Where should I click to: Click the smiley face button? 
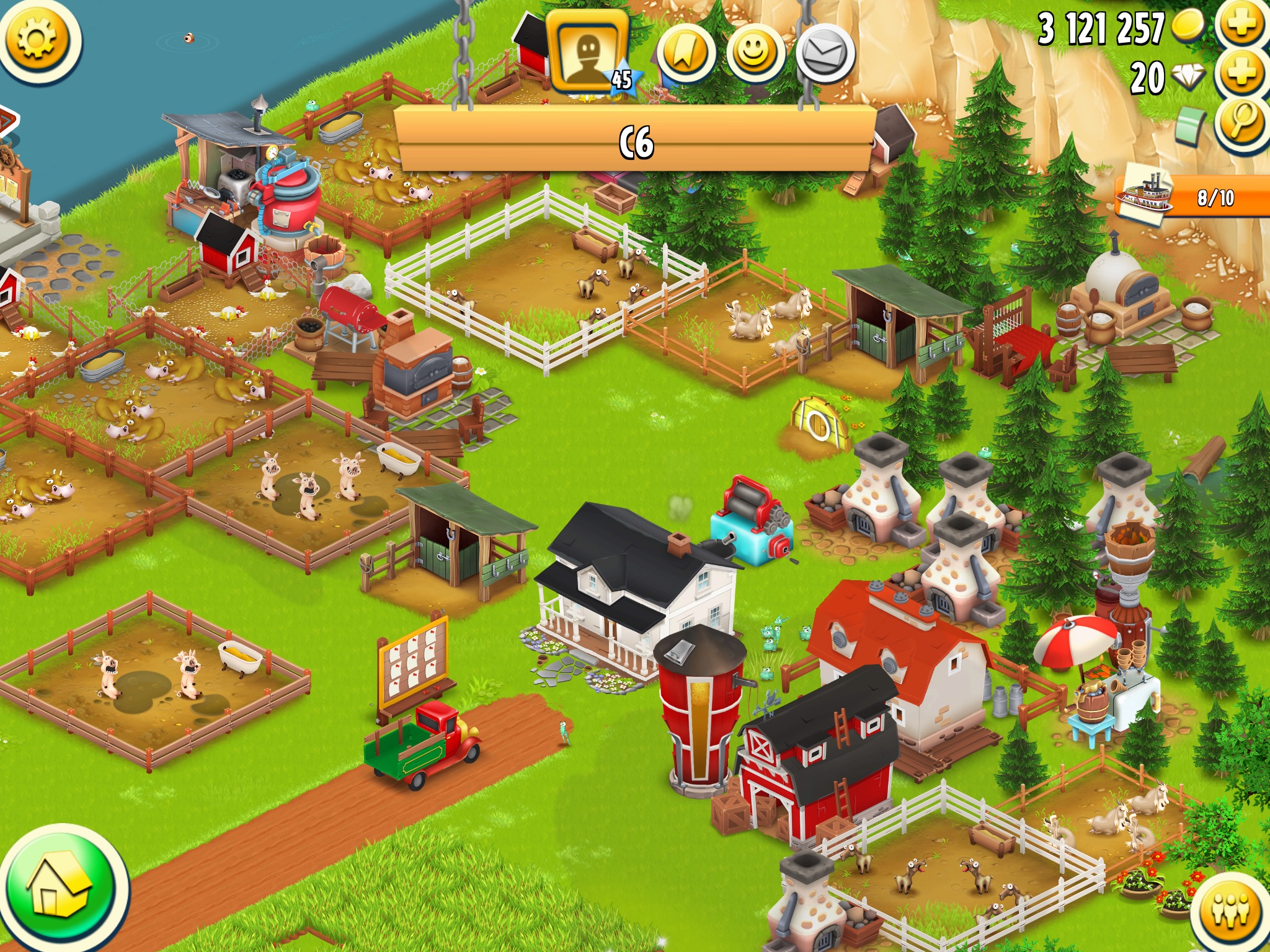(755, 54)
